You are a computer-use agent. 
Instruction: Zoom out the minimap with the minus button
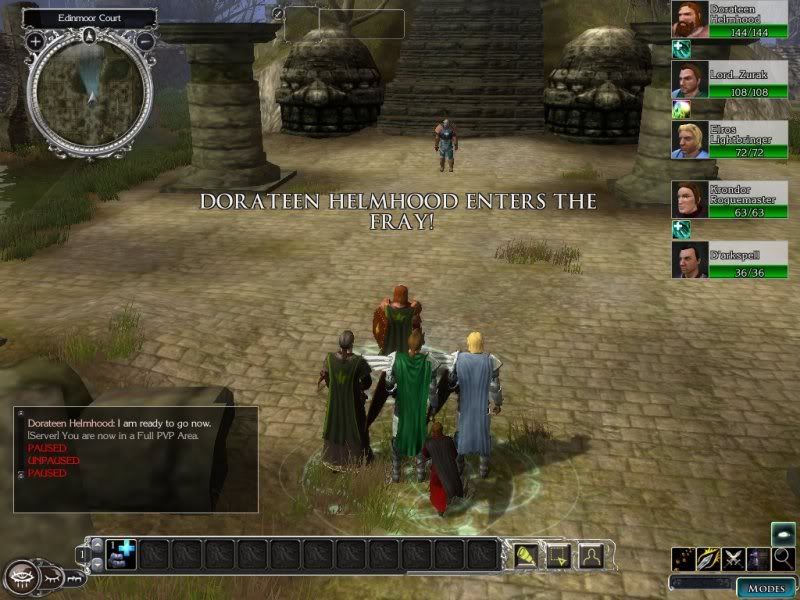click(145, 42)
